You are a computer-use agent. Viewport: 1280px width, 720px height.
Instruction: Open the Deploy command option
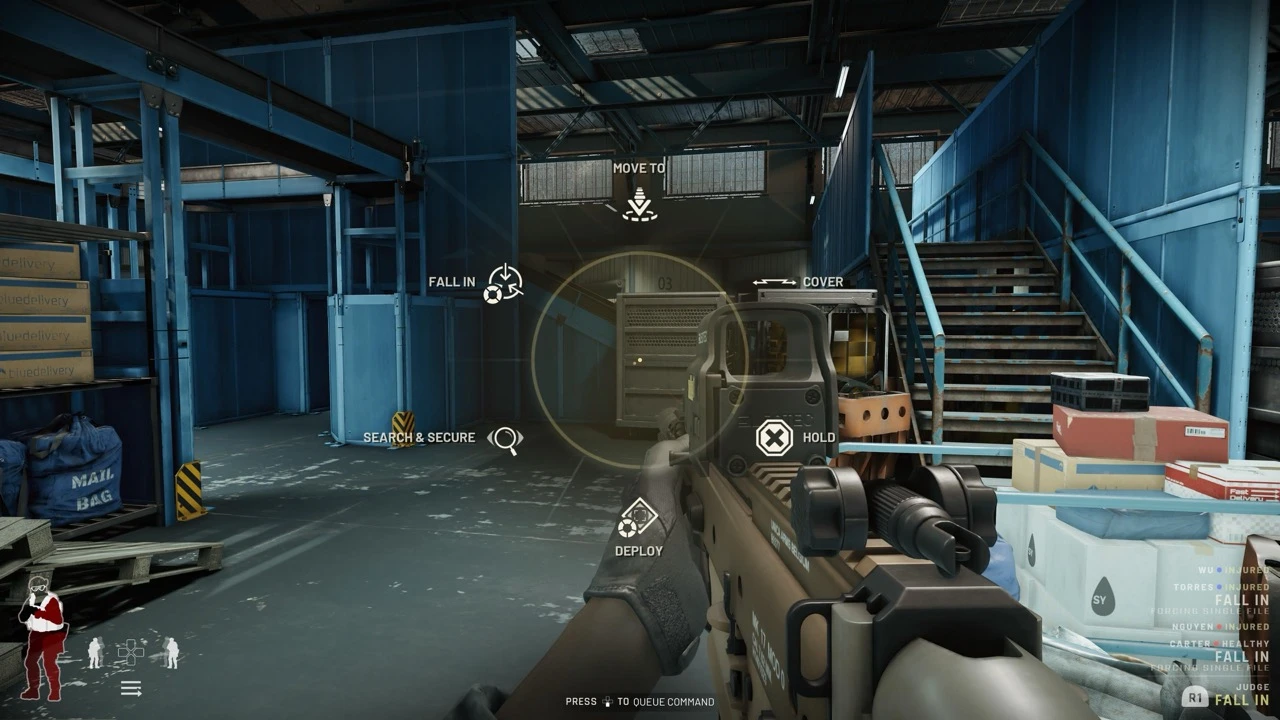pyautogui.click(x=637, y=518)
